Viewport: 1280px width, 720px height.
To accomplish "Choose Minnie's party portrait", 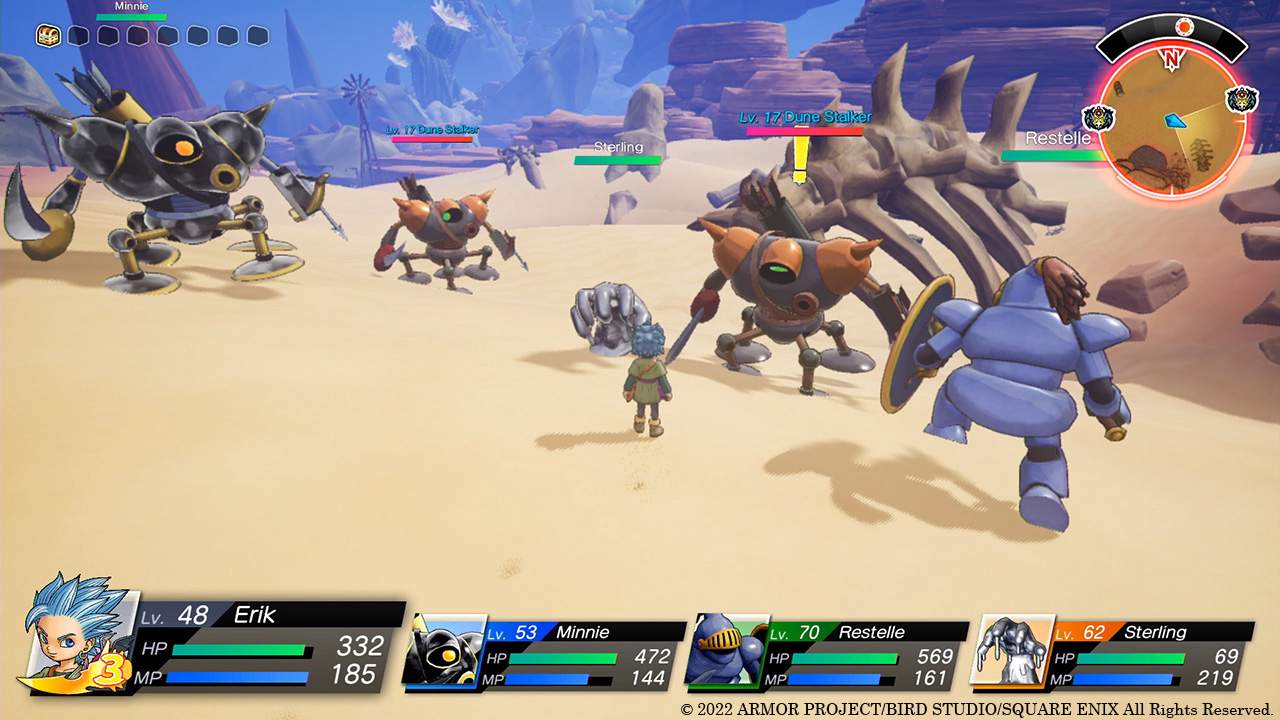I will click(x=444, y=651).
